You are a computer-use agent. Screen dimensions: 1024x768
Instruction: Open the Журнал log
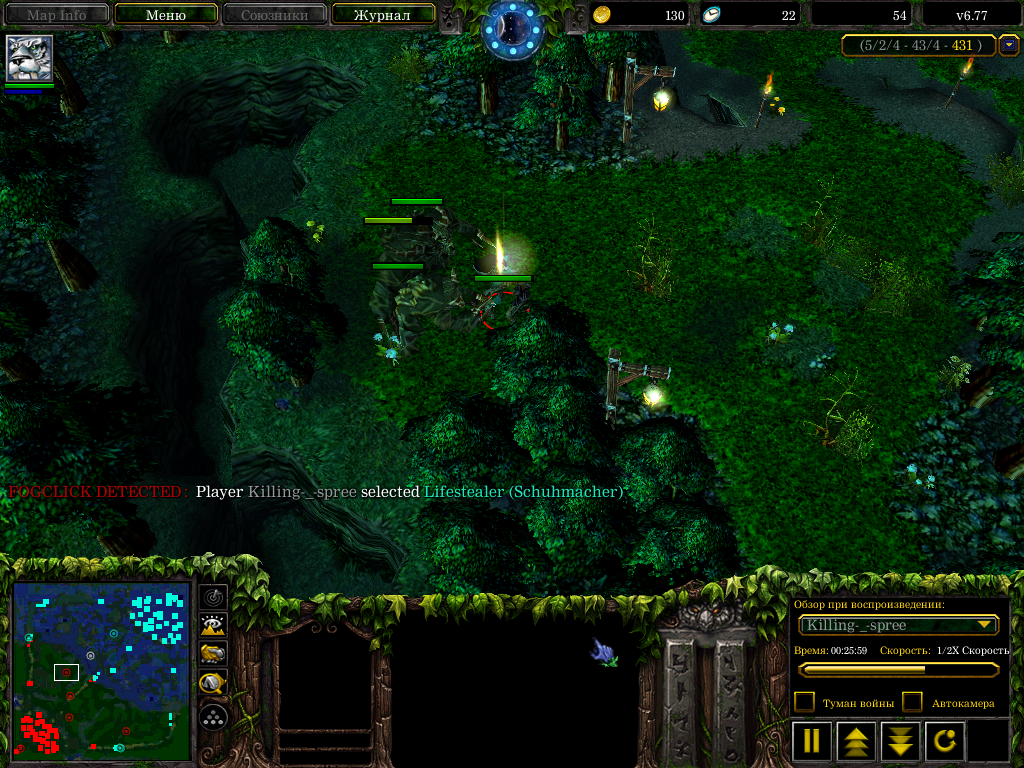pos(382,15)
